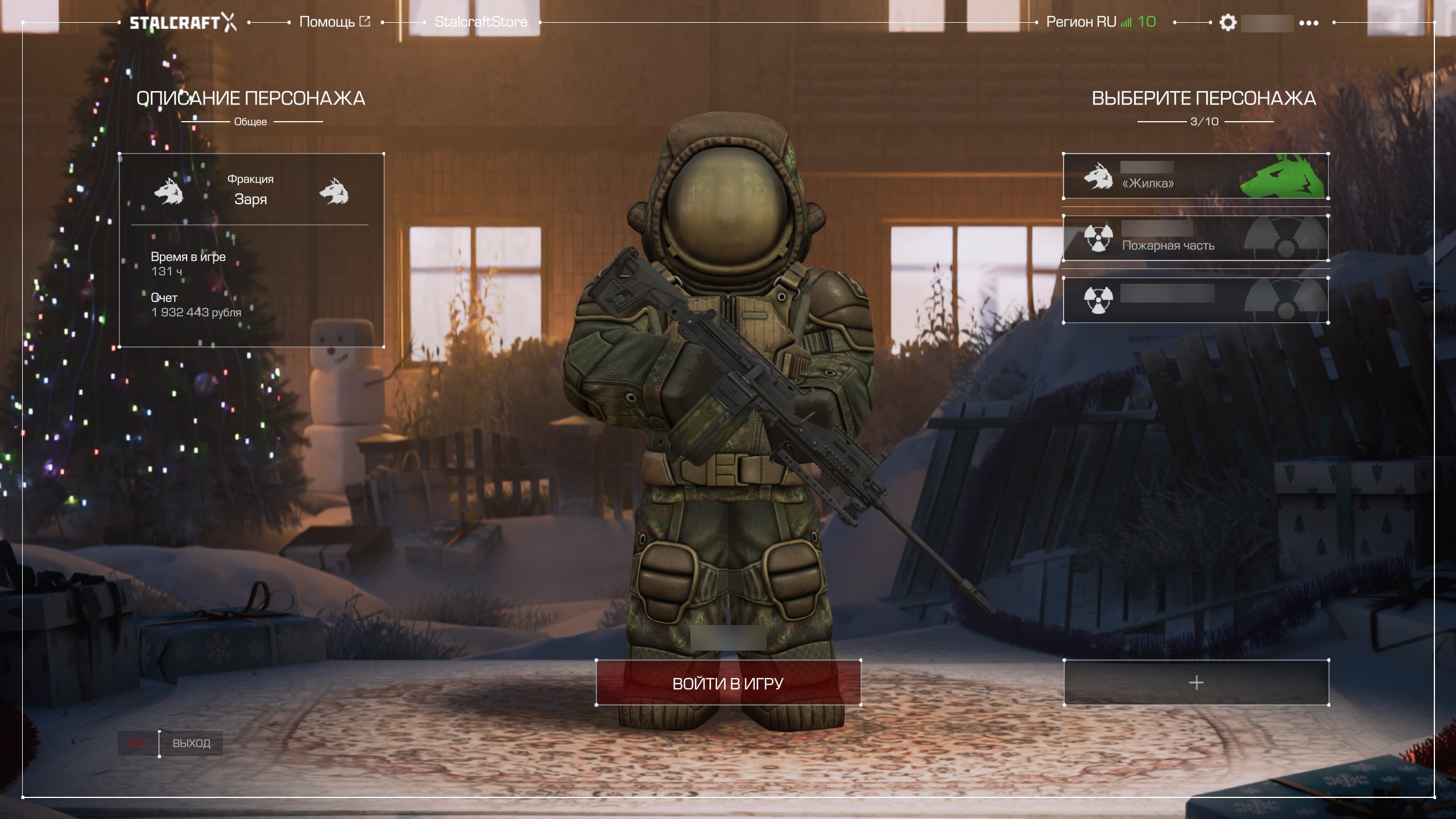Viewport: 1456px width, 819px height.
Task: Open the Помощь help link
Action: point(334,22)
